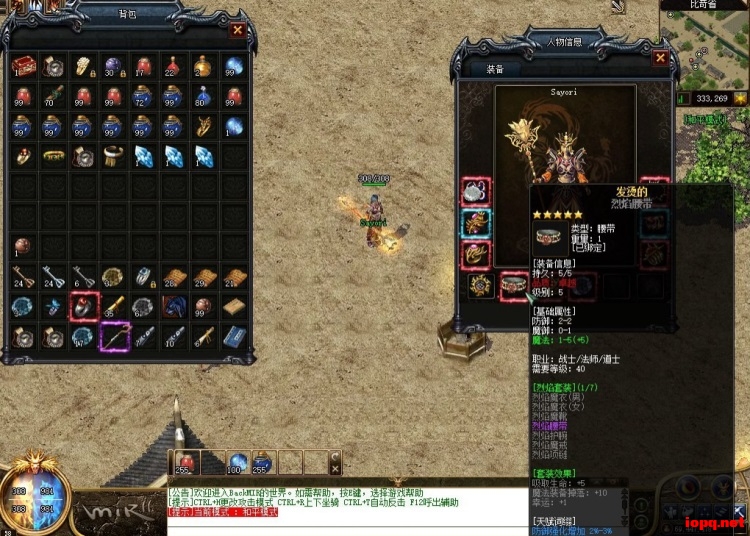
Task: Close the backpack inventory window
Action: [x=237, y=30]
